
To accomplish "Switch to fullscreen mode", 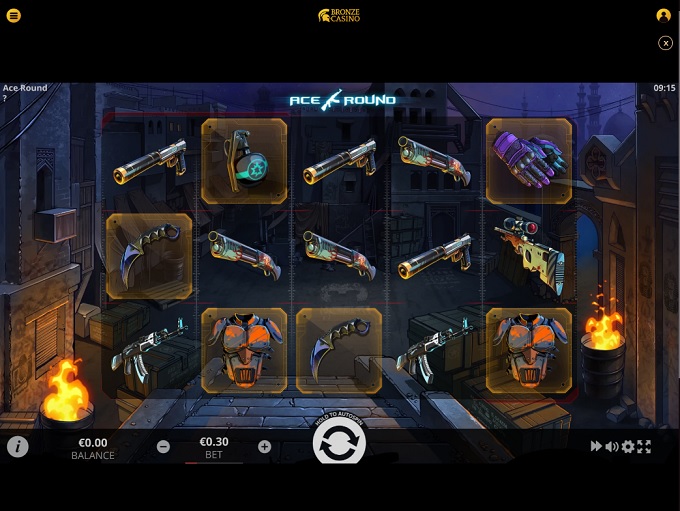I will tap(644, 447).
